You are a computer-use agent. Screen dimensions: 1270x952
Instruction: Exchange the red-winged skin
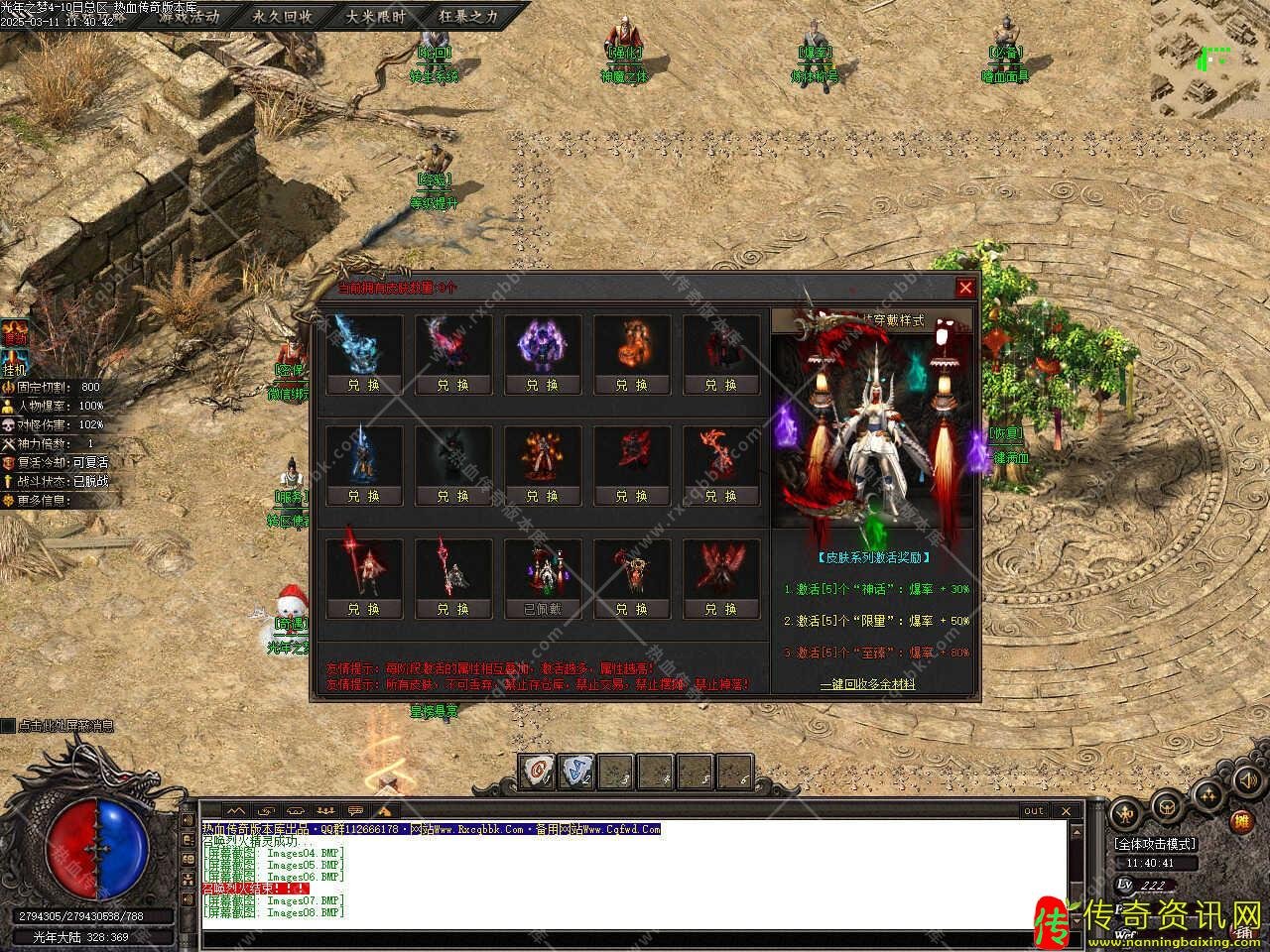[720, 609]
